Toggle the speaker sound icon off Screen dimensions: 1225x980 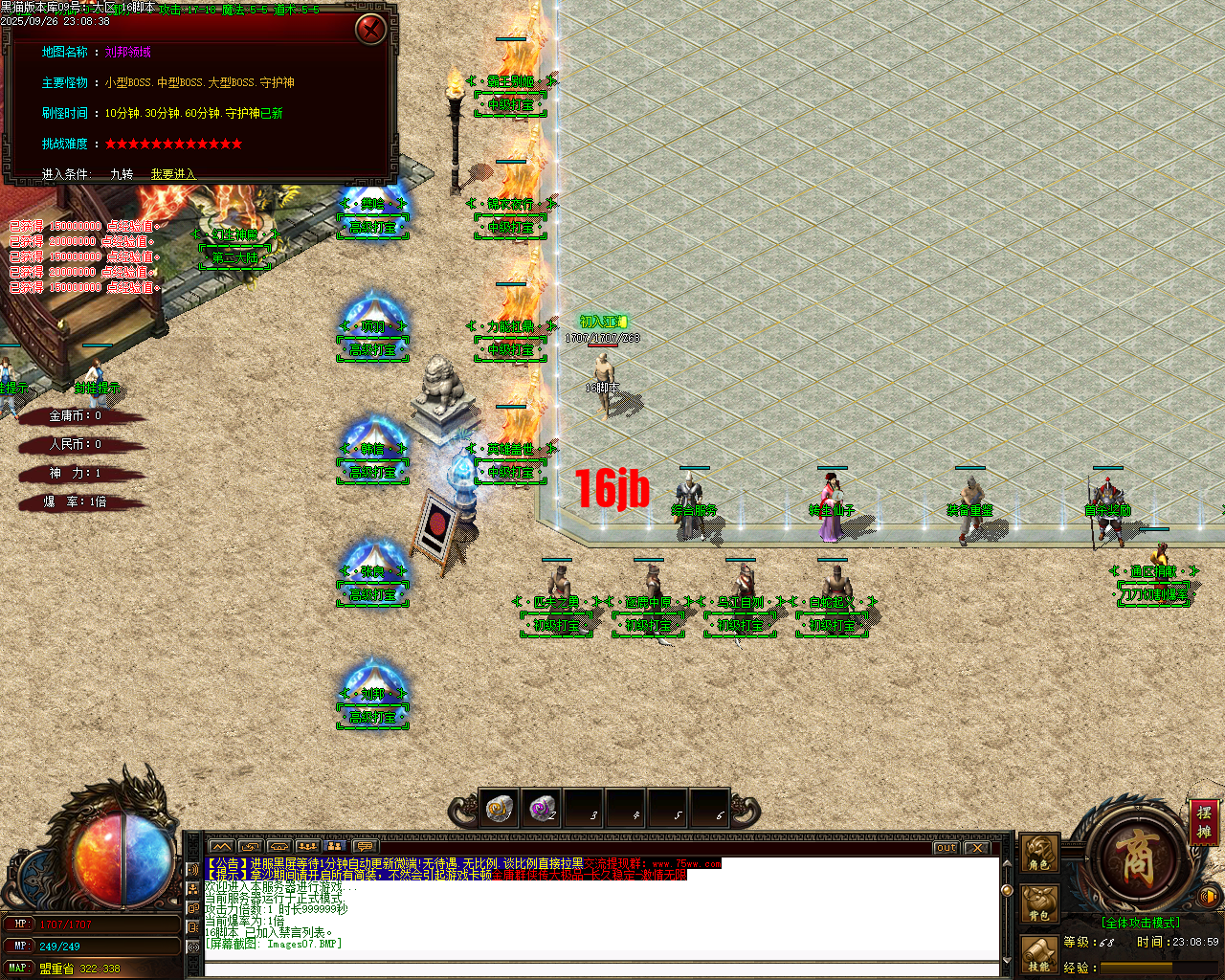(x=1209, y=896)
